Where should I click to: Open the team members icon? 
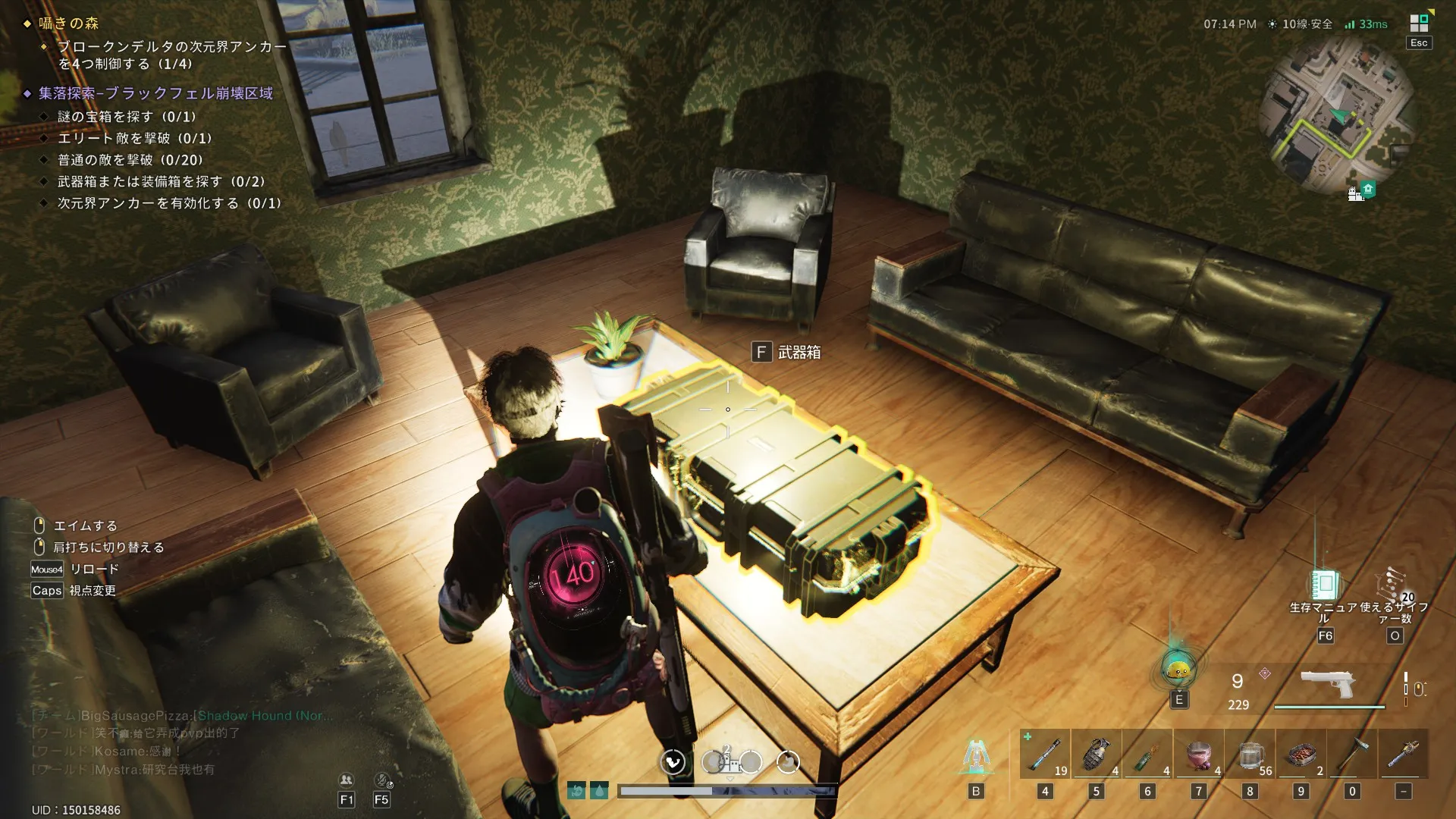tap(347, 780)
